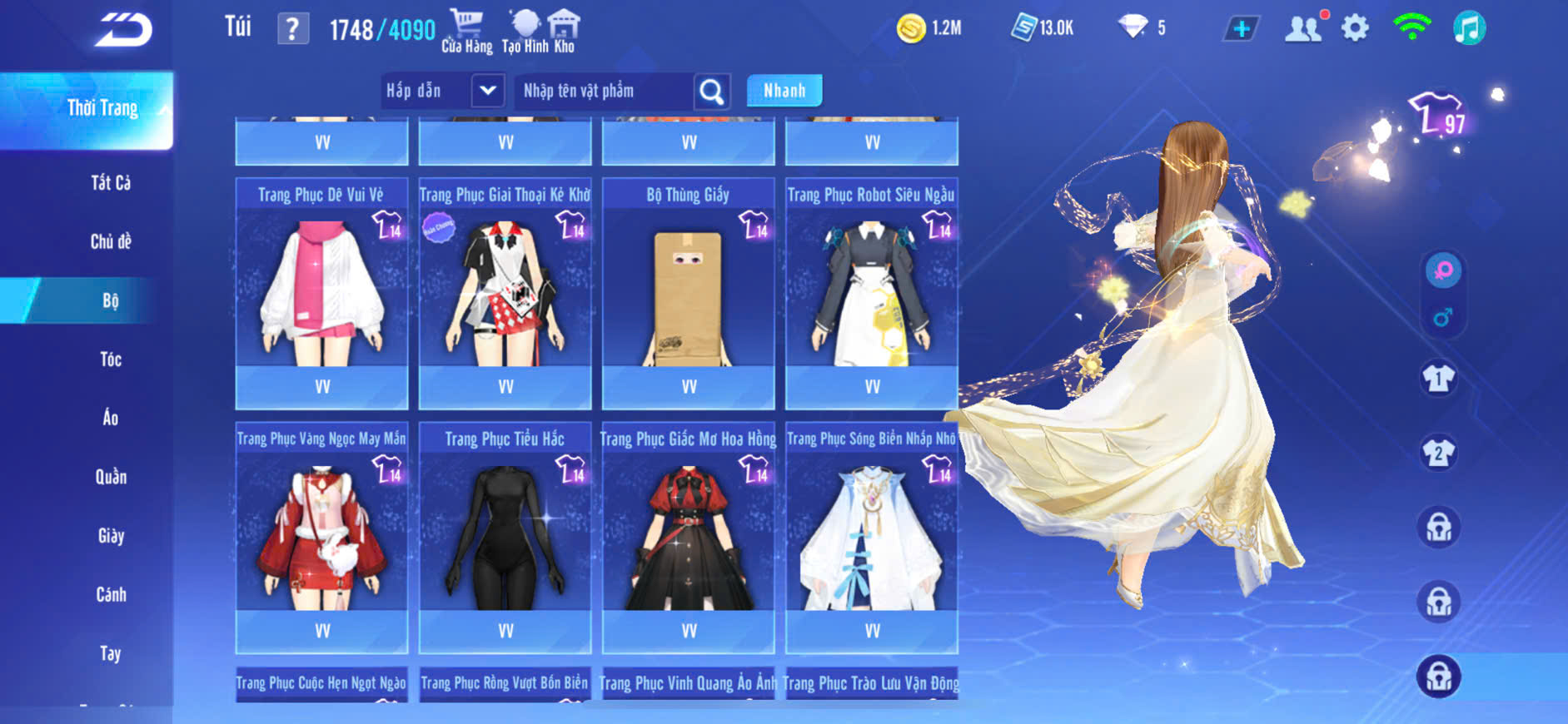Select outfit preset shirt number 2
The height and width of the screenshot is (724, 1568).
tap(1438, 454)
